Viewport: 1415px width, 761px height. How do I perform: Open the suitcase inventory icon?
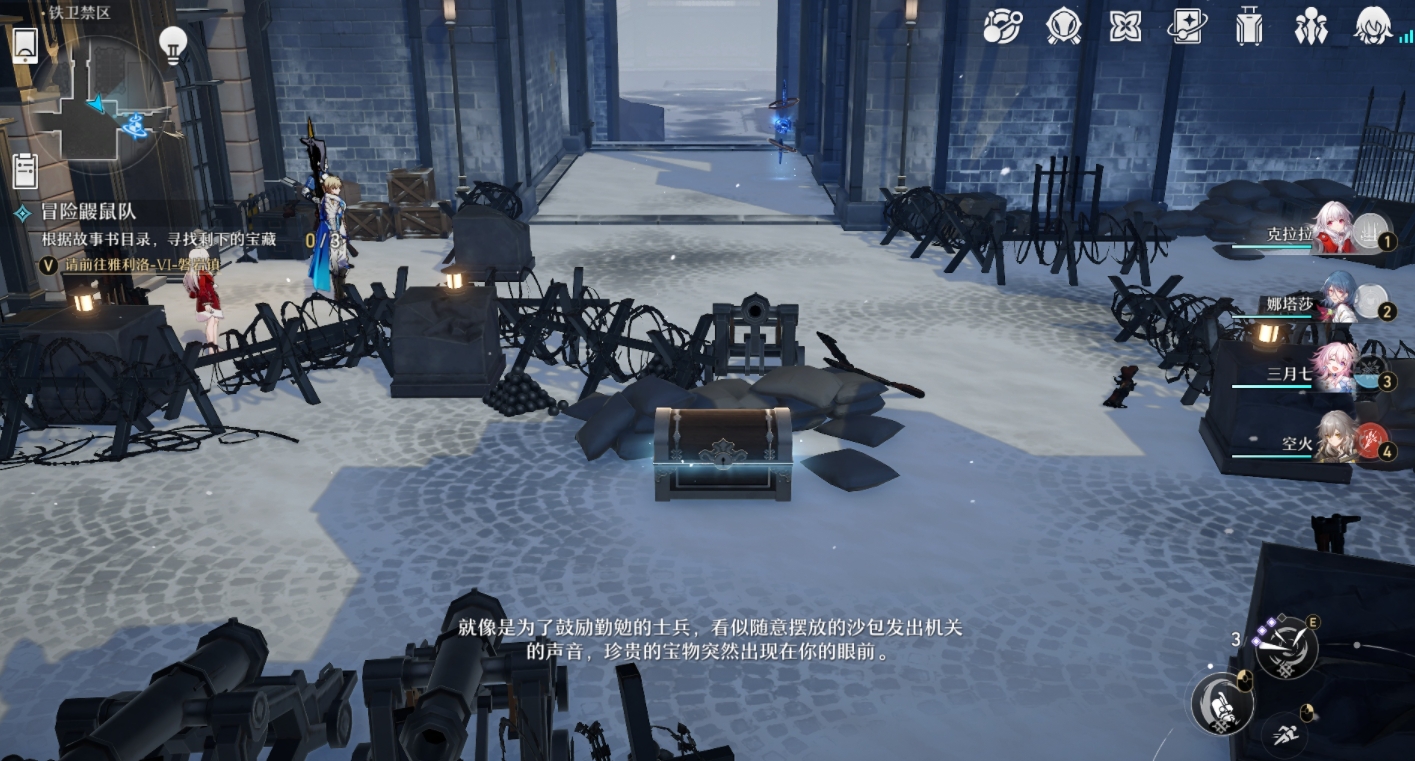click(1249, 25)
